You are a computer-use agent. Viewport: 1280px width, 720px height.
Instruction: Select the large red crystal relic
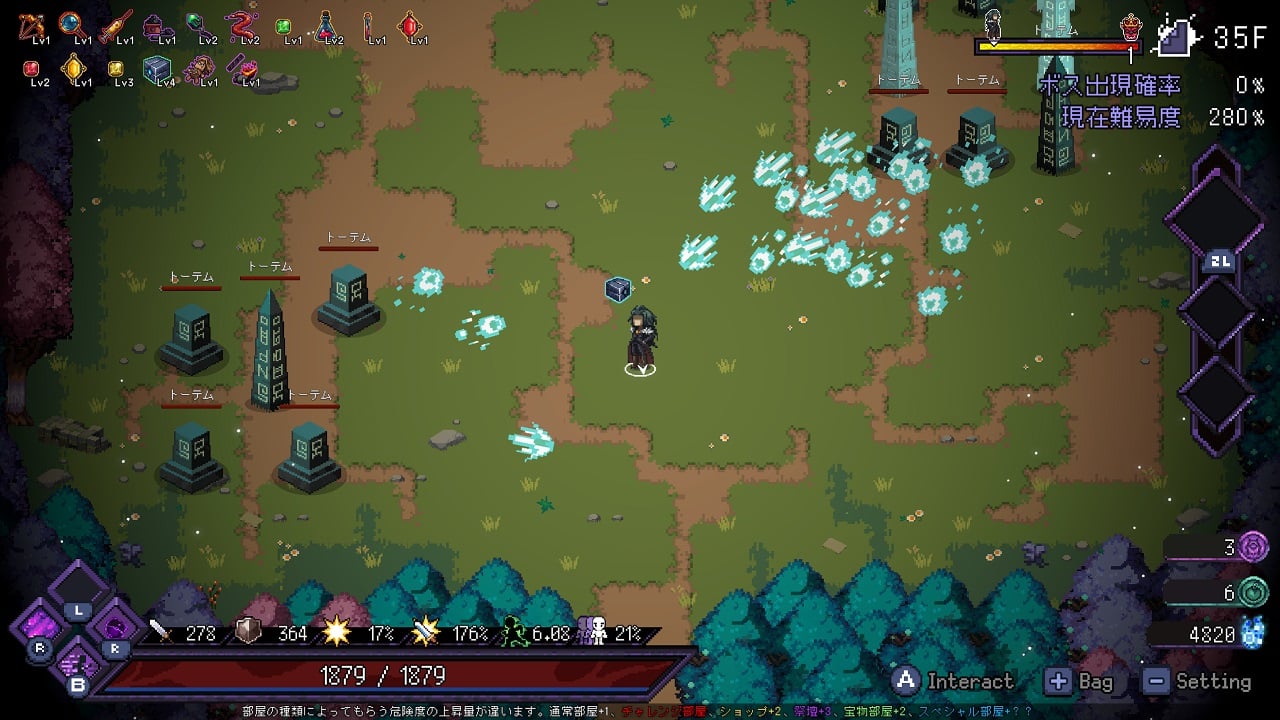410,24
